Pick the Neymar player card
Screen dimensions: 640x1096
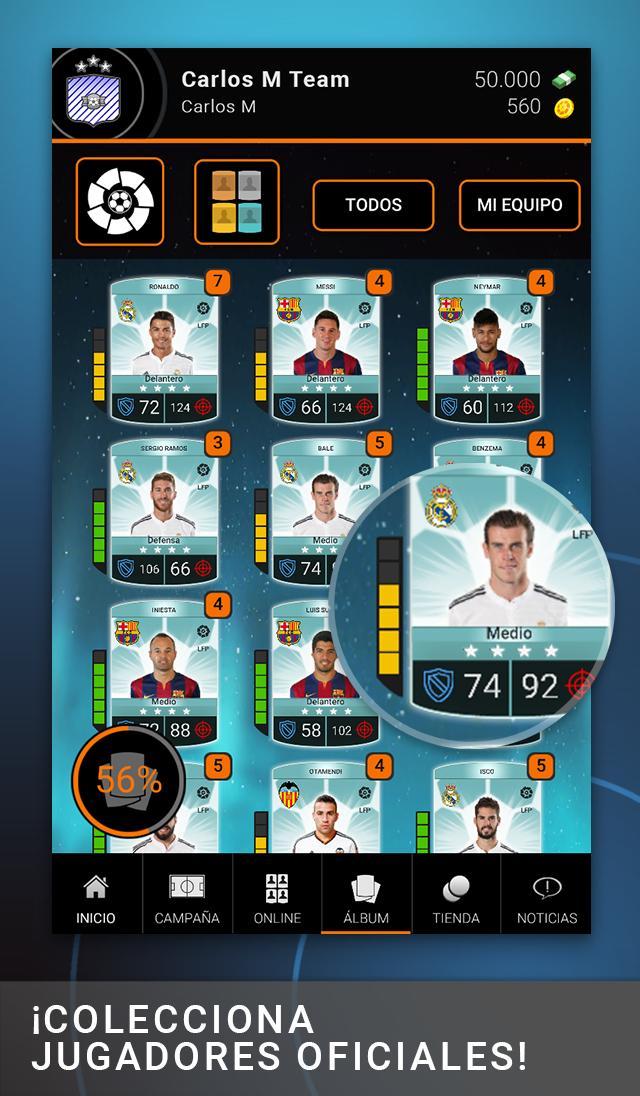tap(487, 350)
